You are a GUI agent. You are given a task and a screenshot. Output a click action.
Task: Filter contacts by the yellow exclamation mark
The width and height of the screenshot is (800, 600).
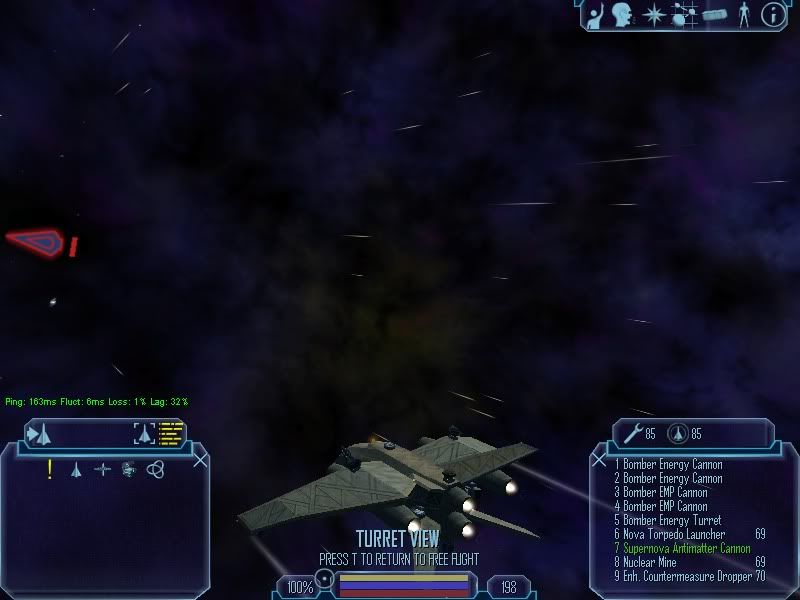coord(50,469)
